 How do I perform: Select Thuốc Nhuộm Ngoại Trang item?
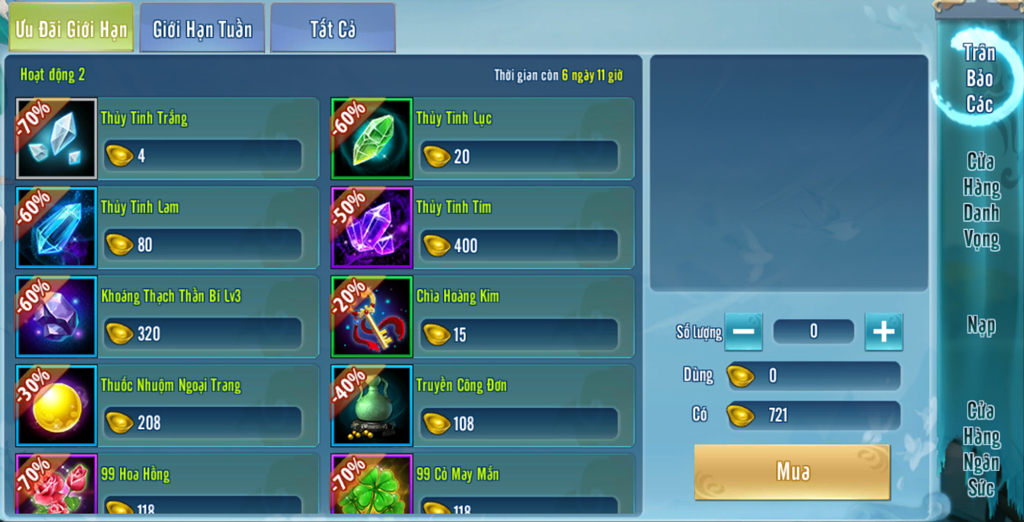167,405
